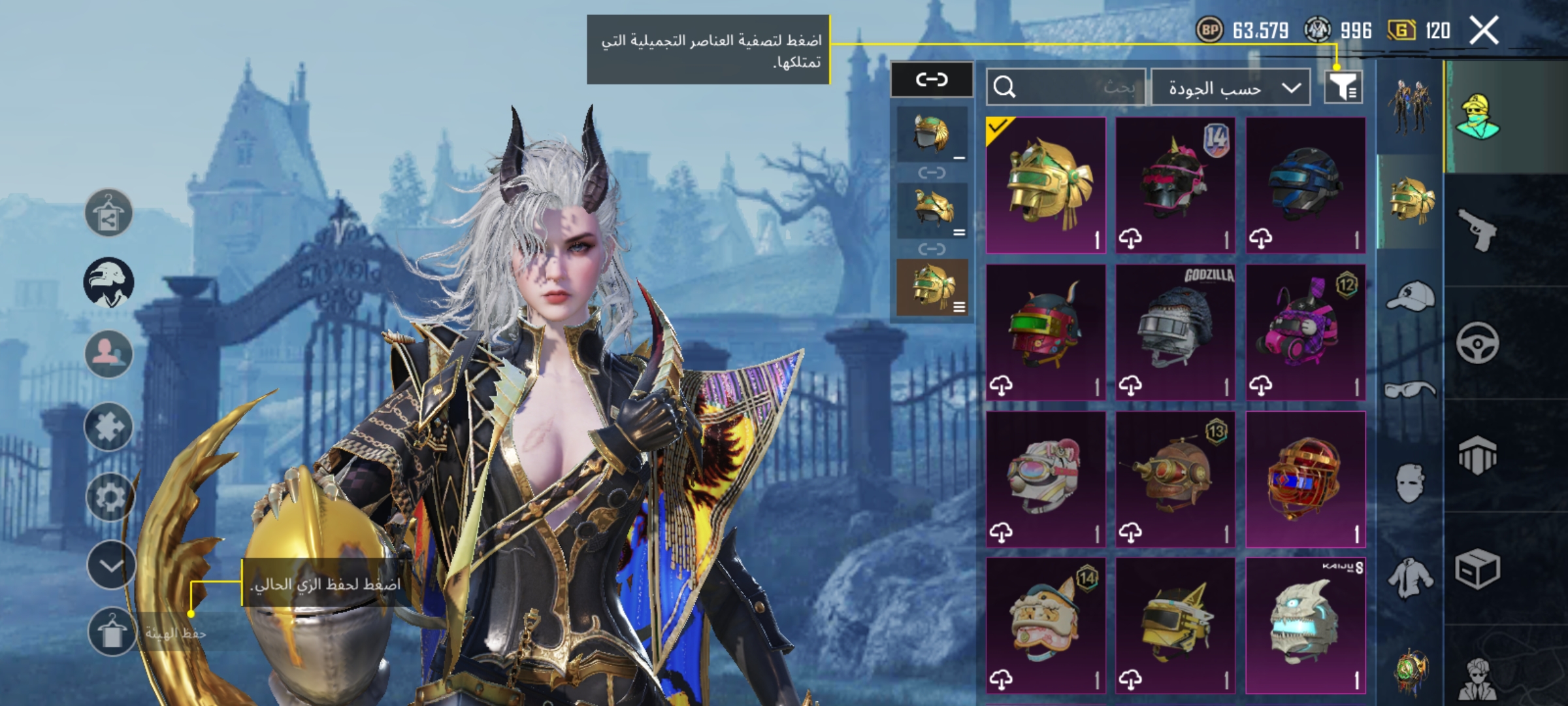Open the puzzle piece button
The width and height of the screenshot is (1568, 706).
[x=109, y=426]
